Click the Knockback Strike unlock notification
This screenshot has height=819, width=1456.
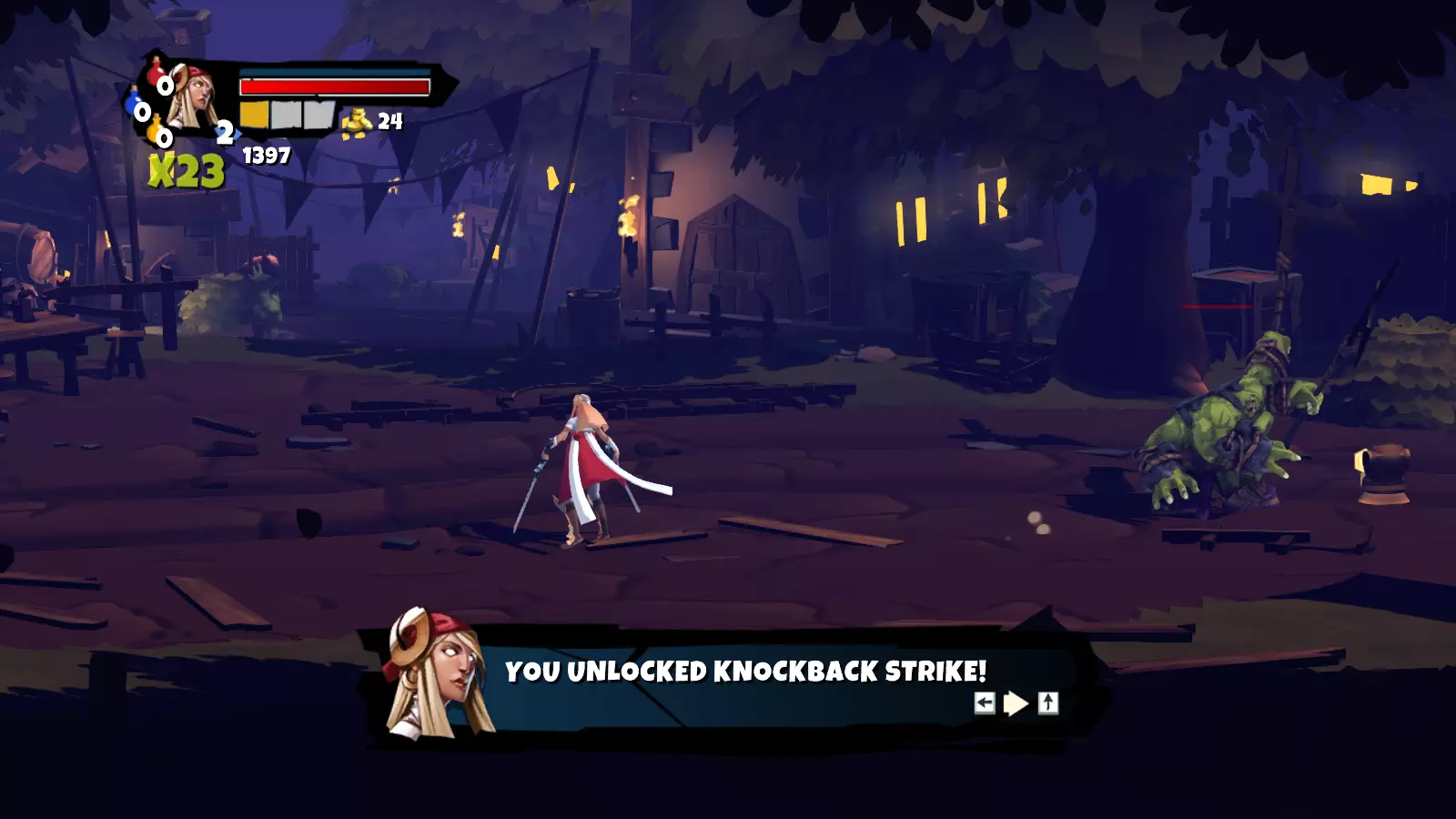(744, 672)
